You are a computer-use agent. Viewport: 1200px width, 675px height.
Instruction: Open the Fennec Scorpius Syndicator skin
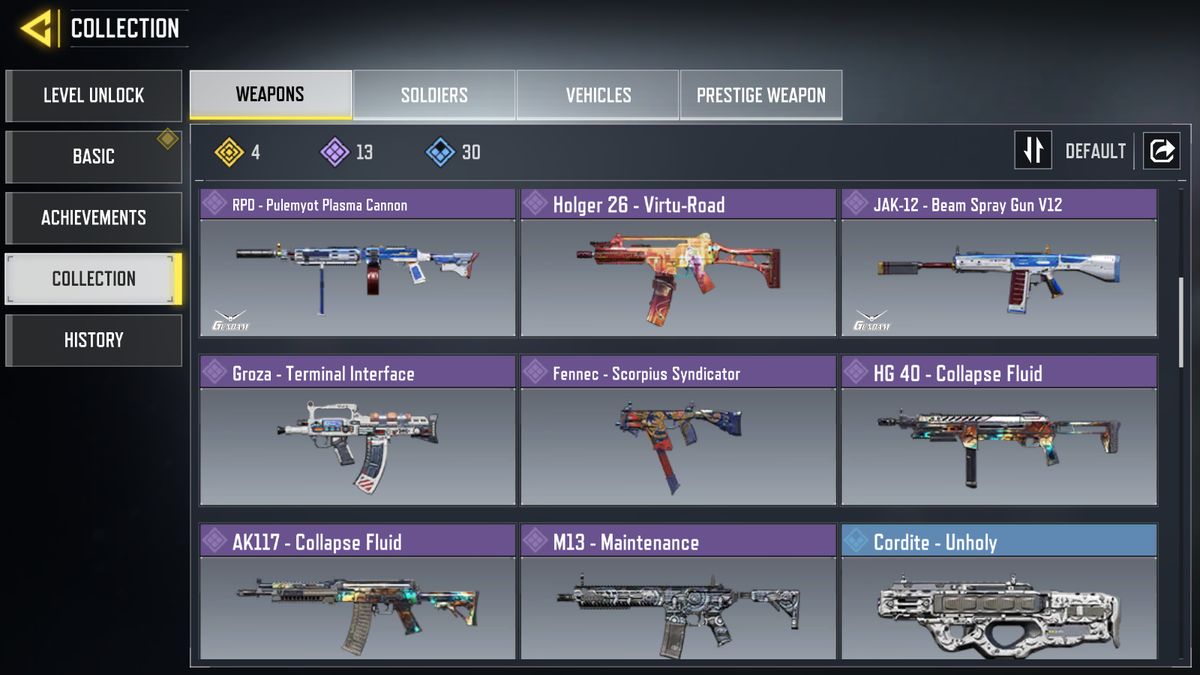678,431
